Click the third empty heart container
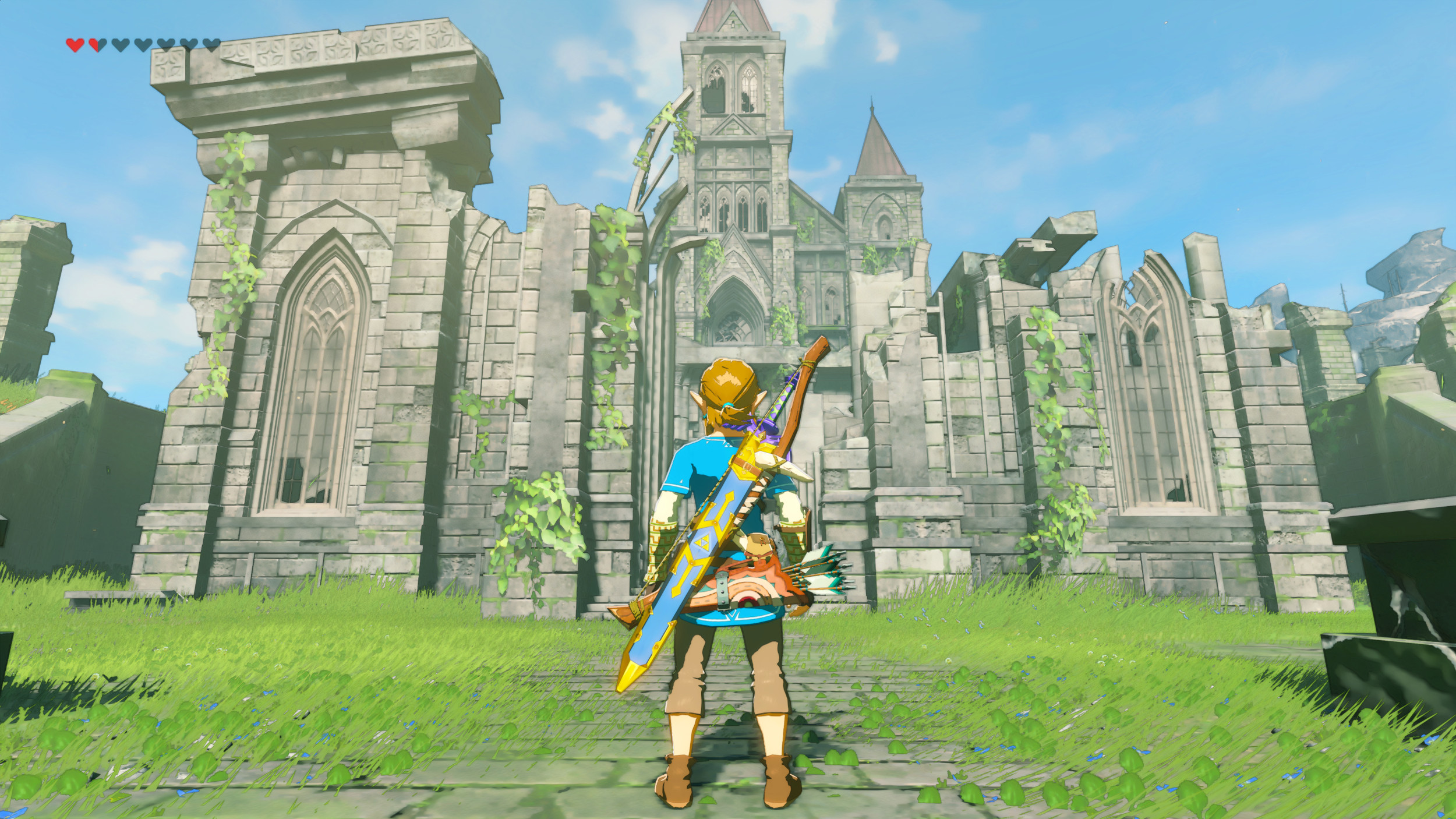 [x=120, y=44]
